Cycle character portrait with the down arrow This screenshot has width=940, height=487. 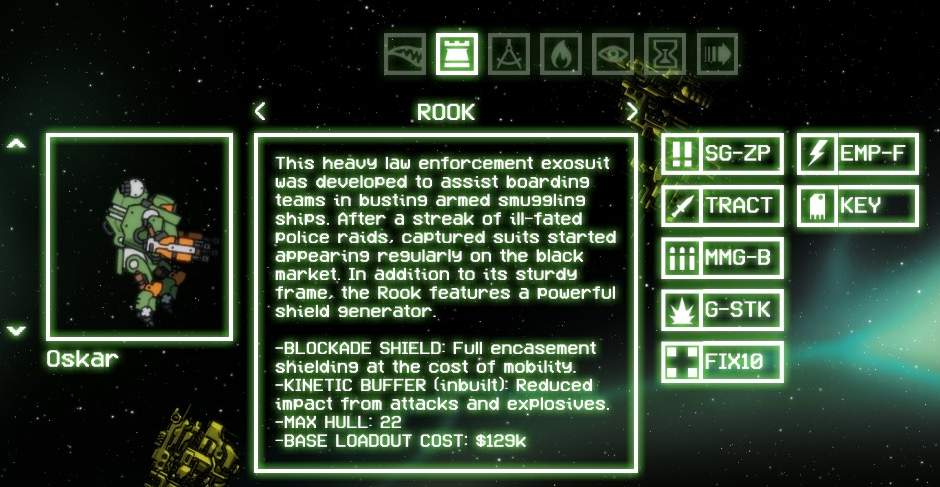click(16, 330)
